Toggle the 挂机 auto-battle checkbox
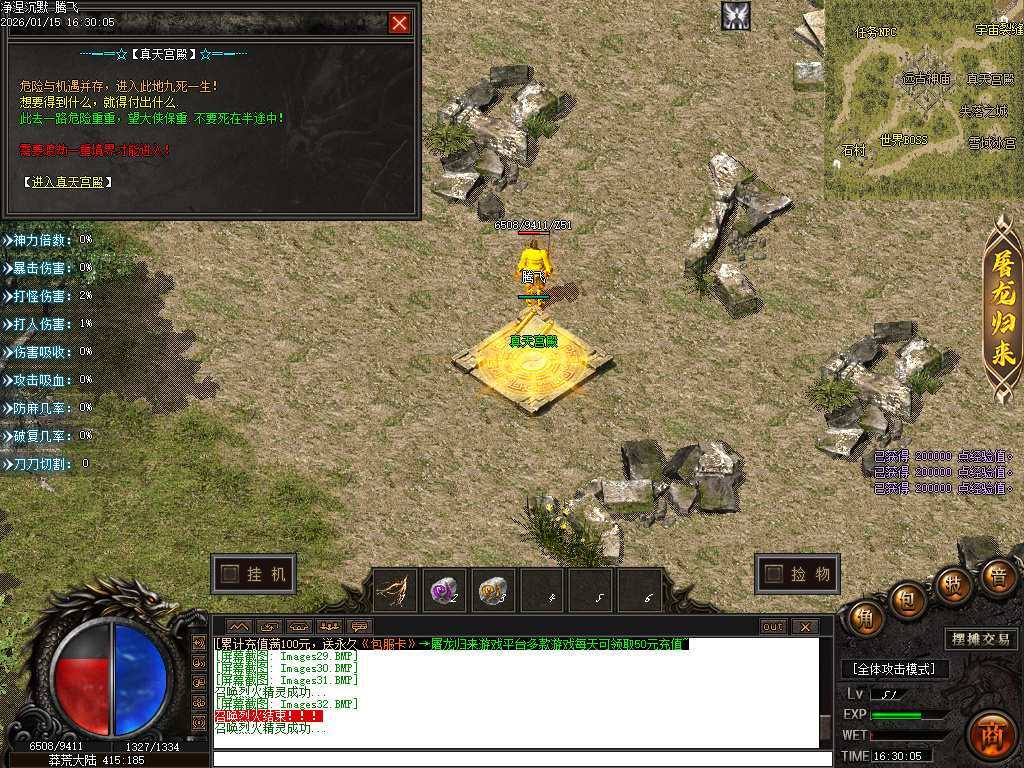Image resolution: width=1024 pixels, height=768 pixels. (230, 574)
